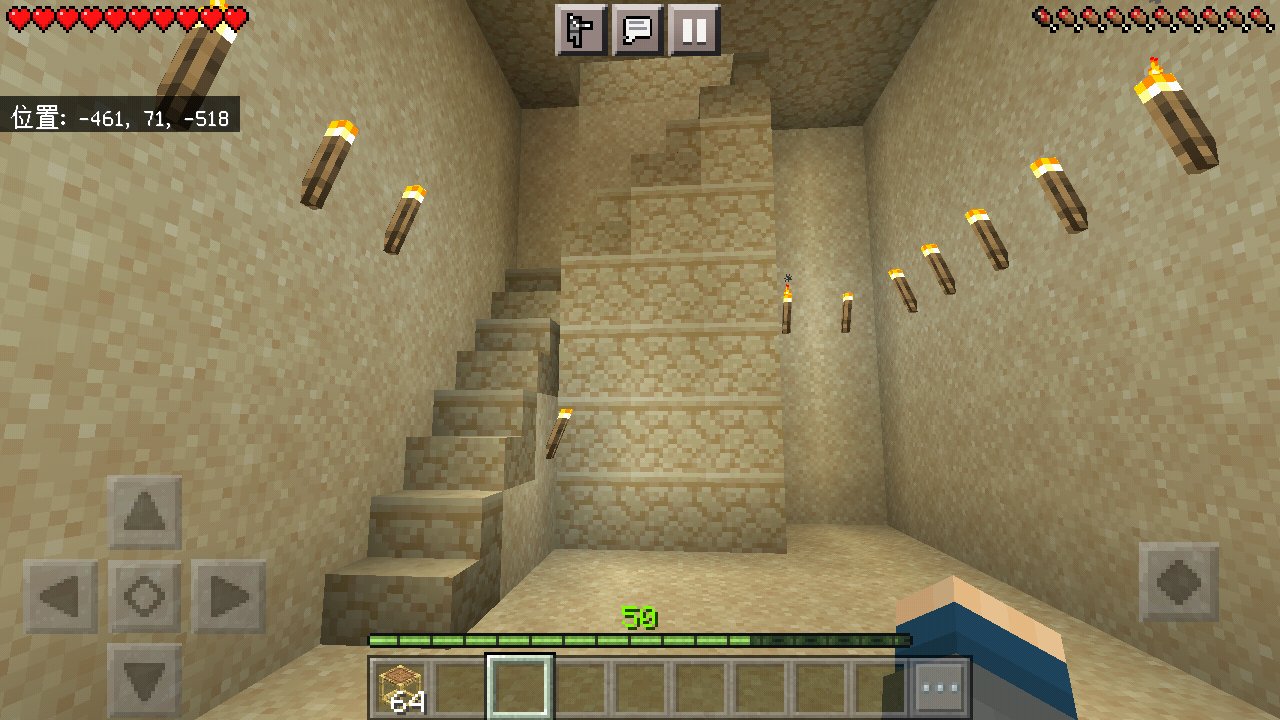Tap the currently highlighted empty hotbar slot
This screenshot has height=720, width=1280.
pyautogui.click(x=522, y=686)
